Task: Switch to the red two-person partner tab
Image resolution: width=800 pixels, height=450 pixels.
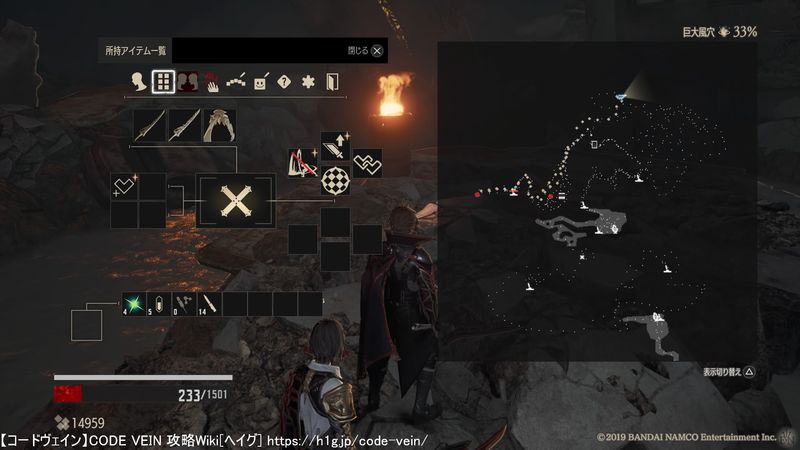Action: pyautogui.click(x=187, y=82)
